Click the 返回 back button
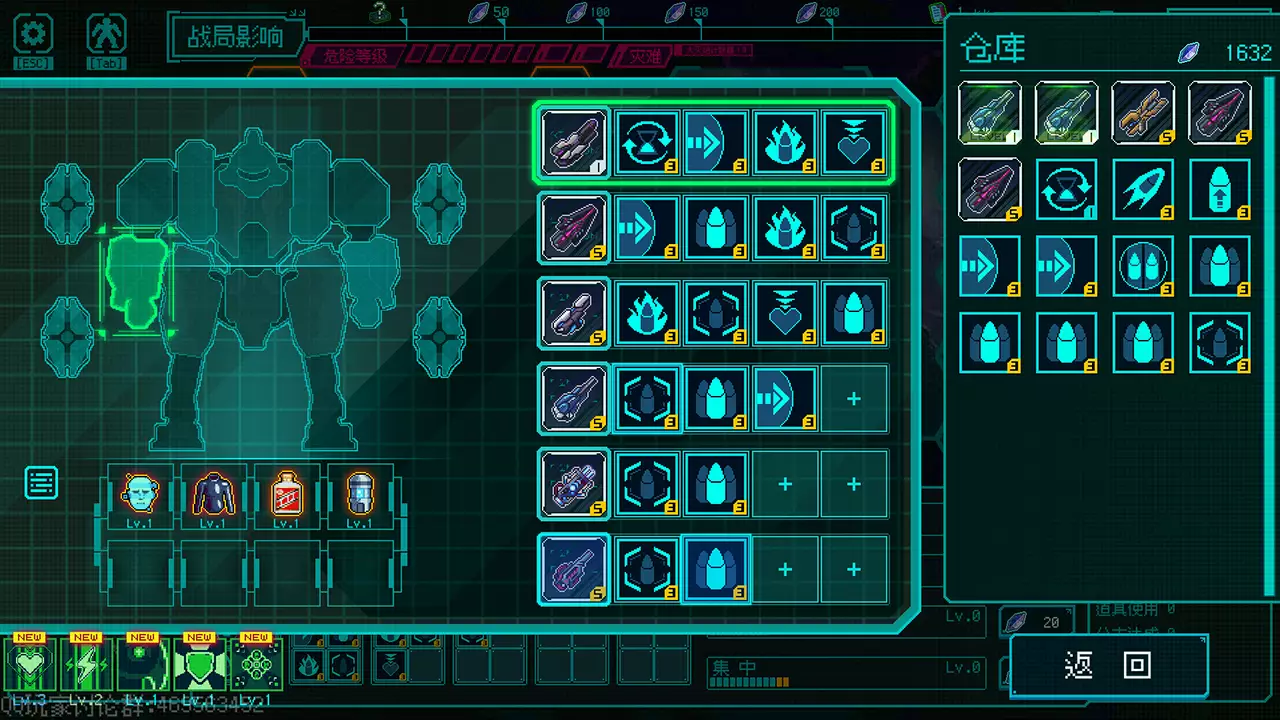The image size is (1280, 720). tap(1108, 666)
